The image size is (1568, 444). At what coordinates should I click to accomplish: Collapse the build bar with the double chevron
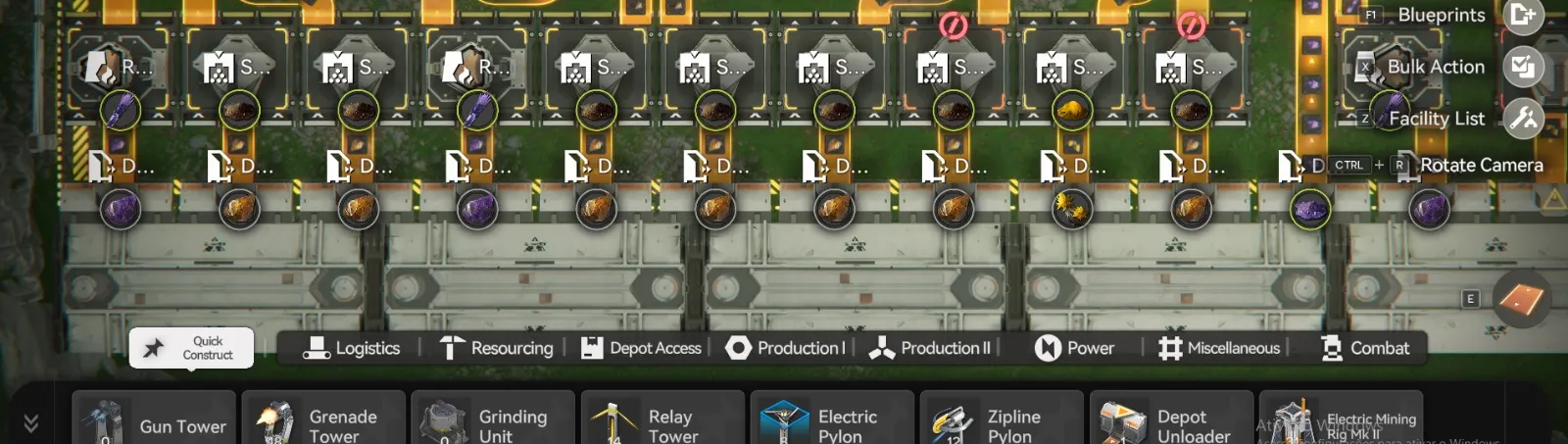pos(31,422)
